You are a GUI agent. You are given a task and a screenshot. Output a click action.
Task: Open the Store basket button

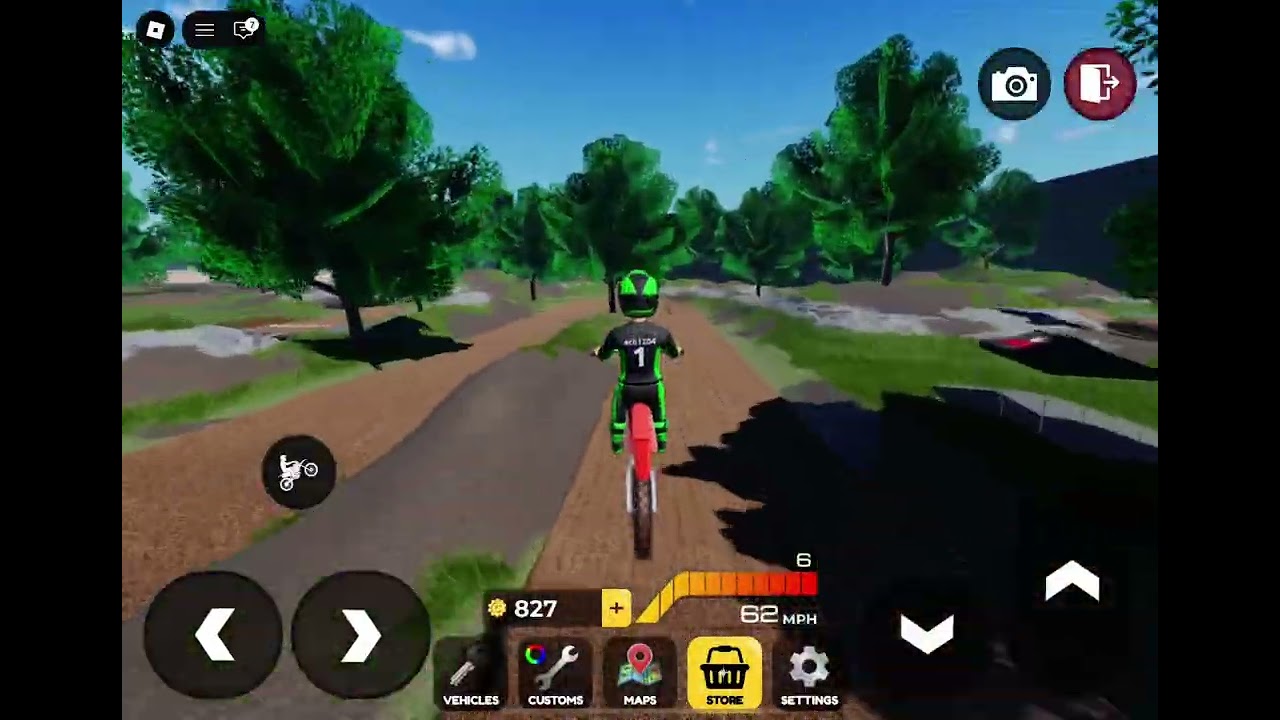[x=724, y=674]
